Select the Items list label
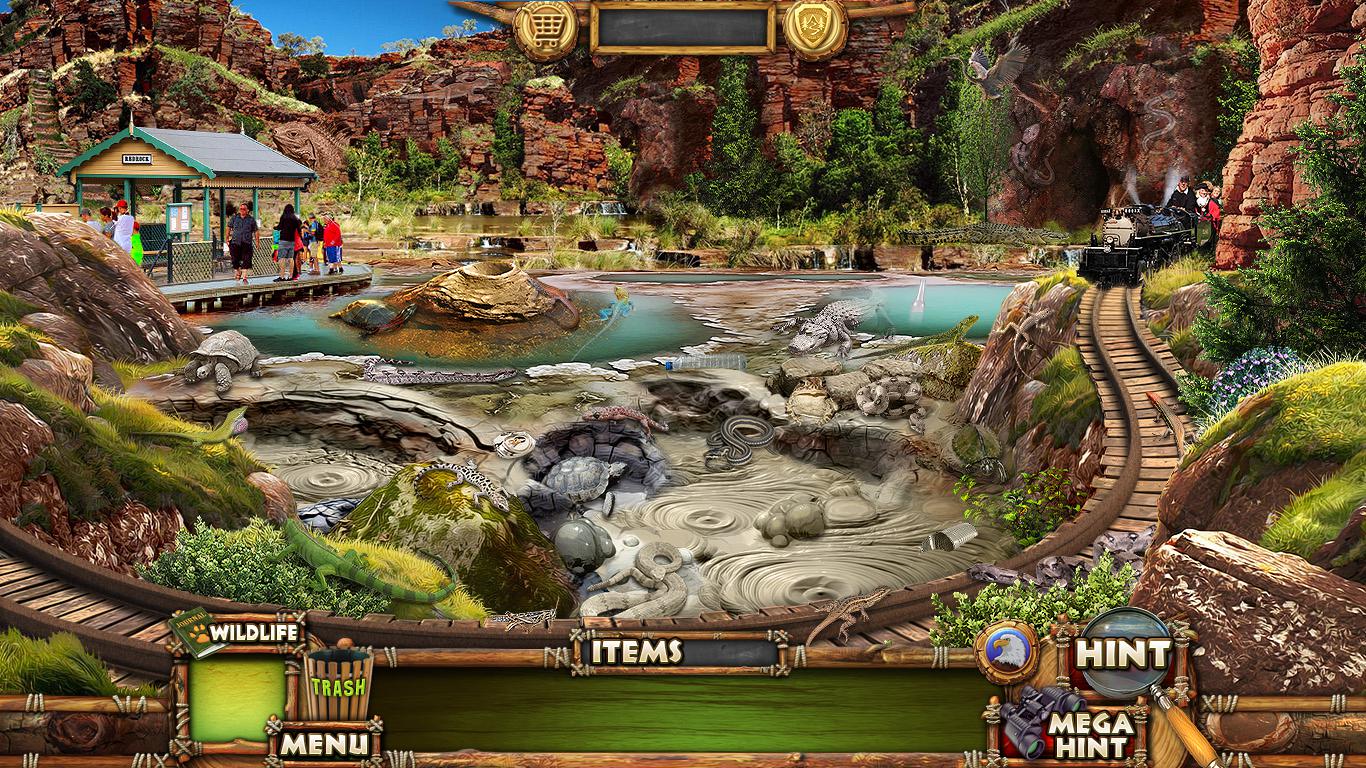Screen dimensions: 1366x768 (x=636, y=652)
